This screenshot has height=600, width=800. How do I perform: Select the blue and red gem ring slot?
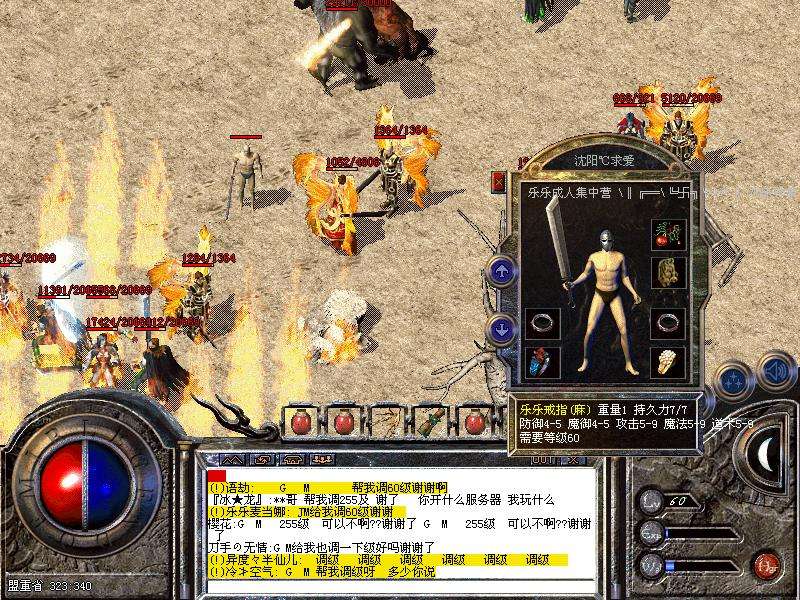[539, 361]
